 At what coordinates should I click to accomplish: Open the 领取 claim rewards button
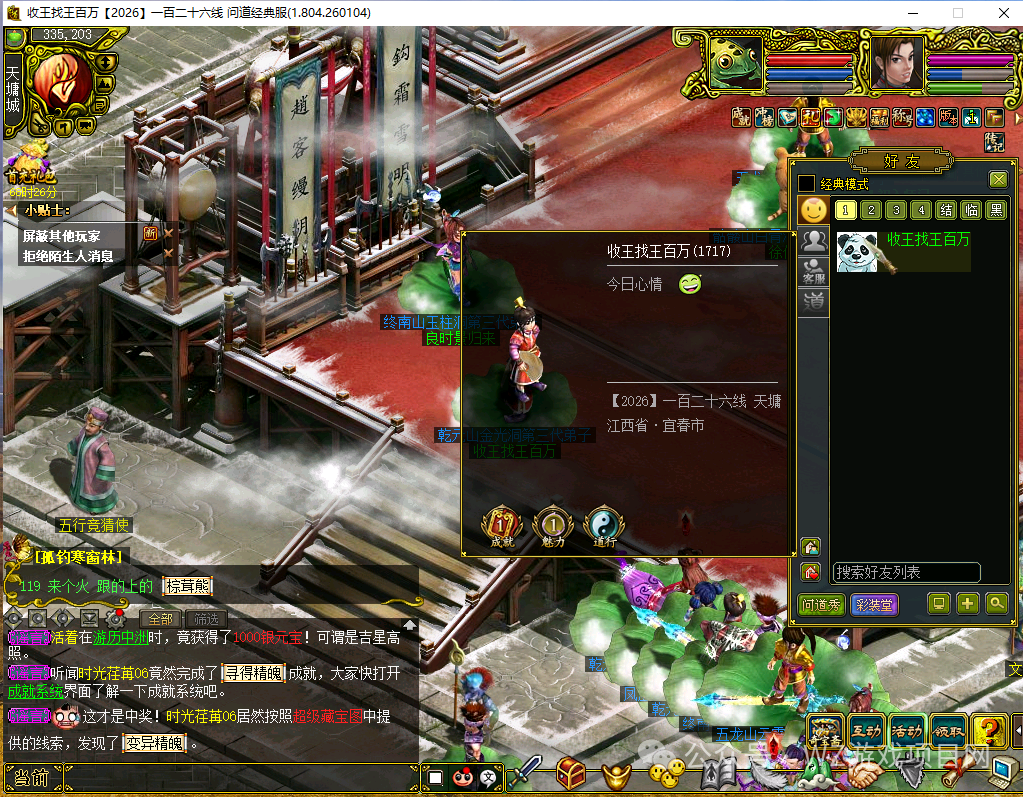948,732
